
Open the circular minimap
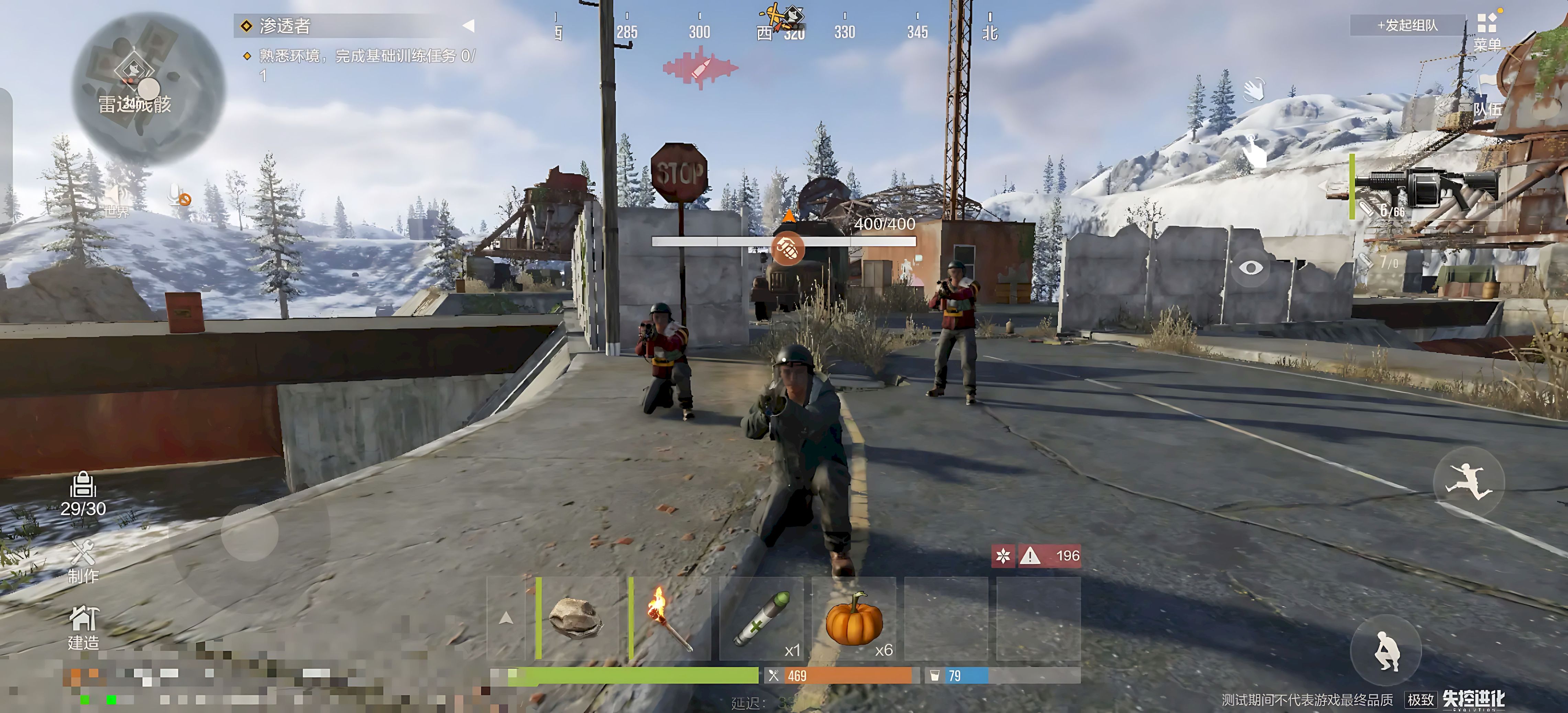tap(148, 88)
